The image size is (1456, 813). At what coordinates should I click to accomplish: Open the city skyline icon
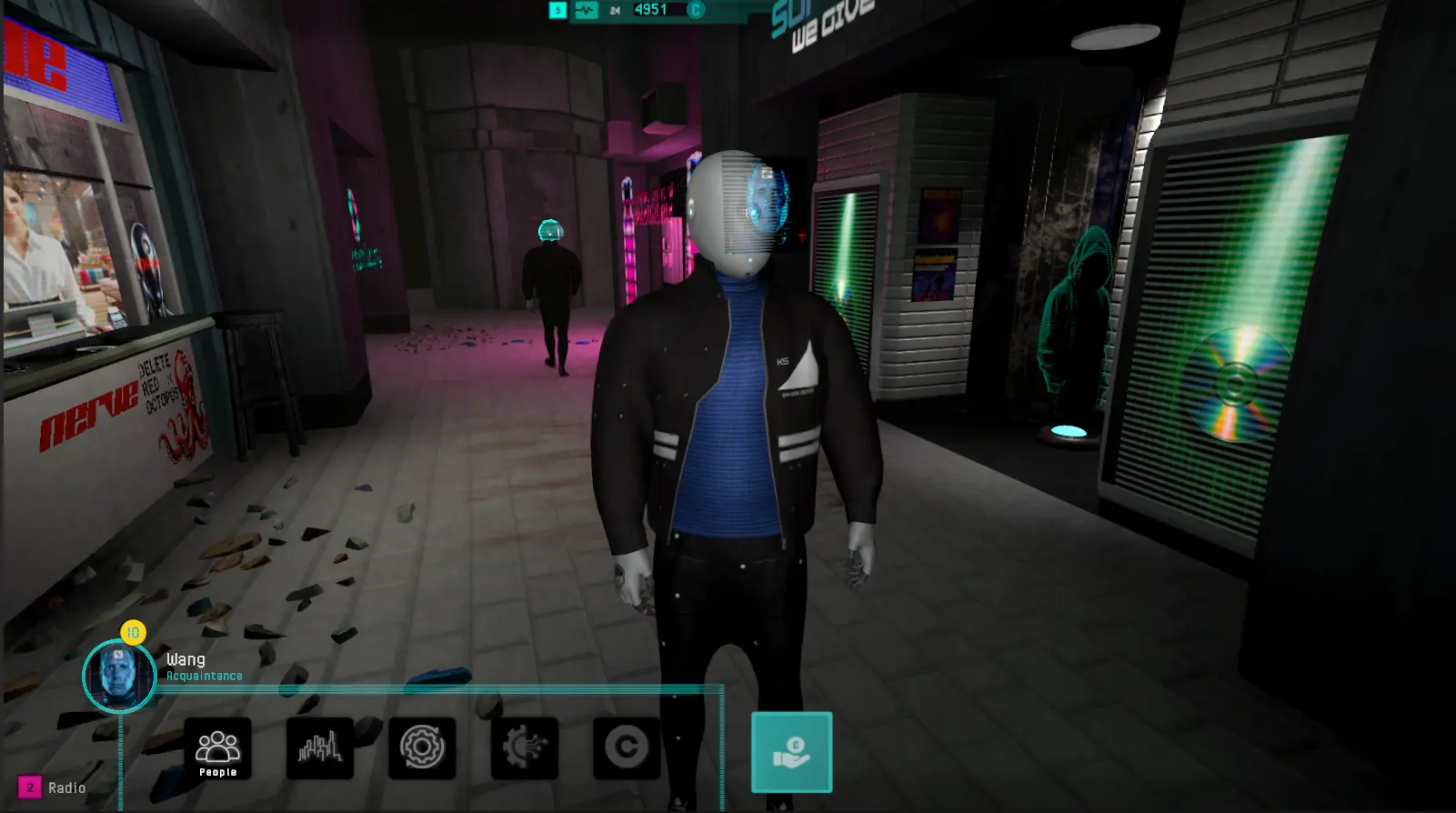(x=319, y=748)
